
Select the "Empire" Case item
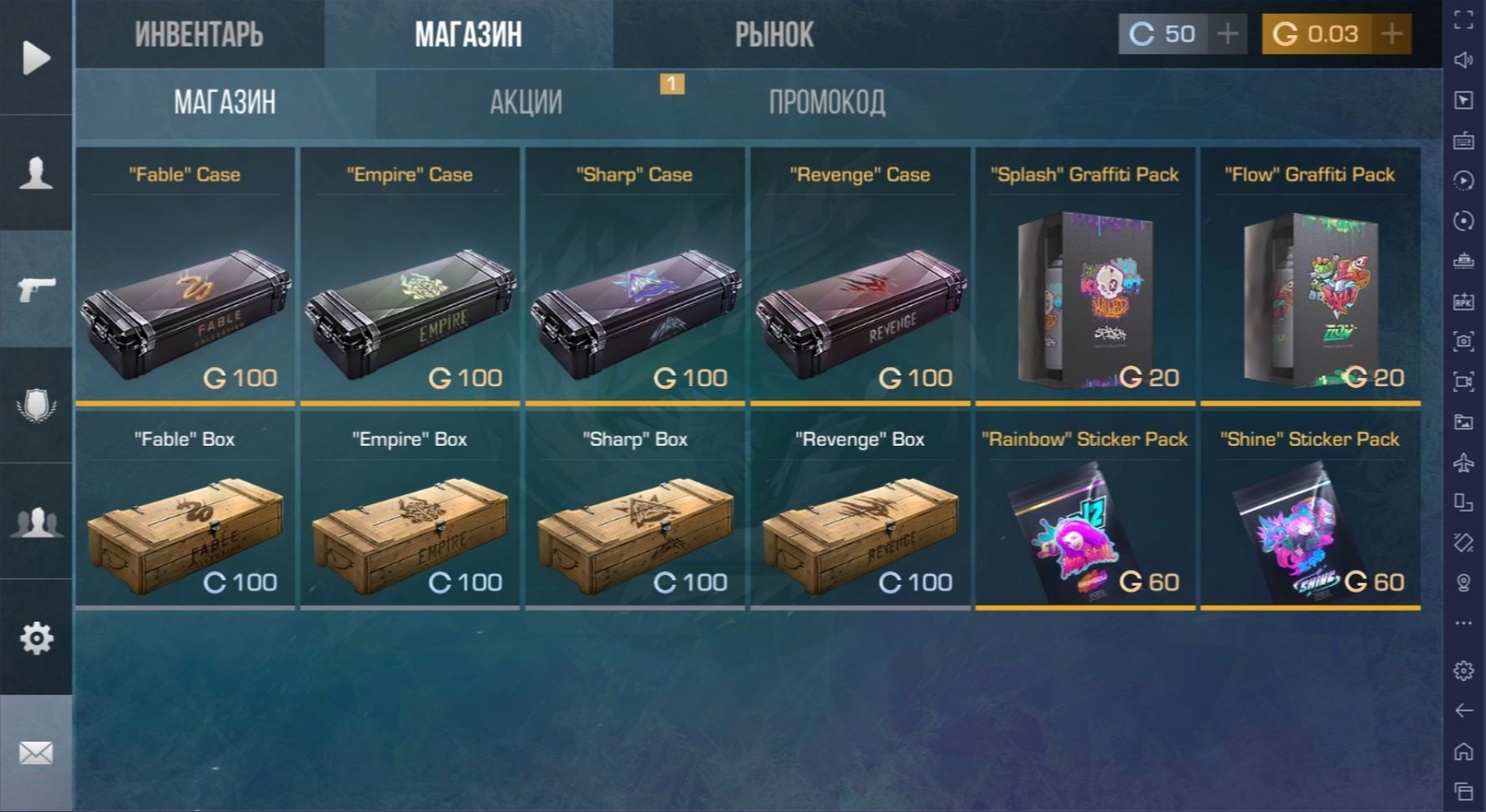coord(410,277)
